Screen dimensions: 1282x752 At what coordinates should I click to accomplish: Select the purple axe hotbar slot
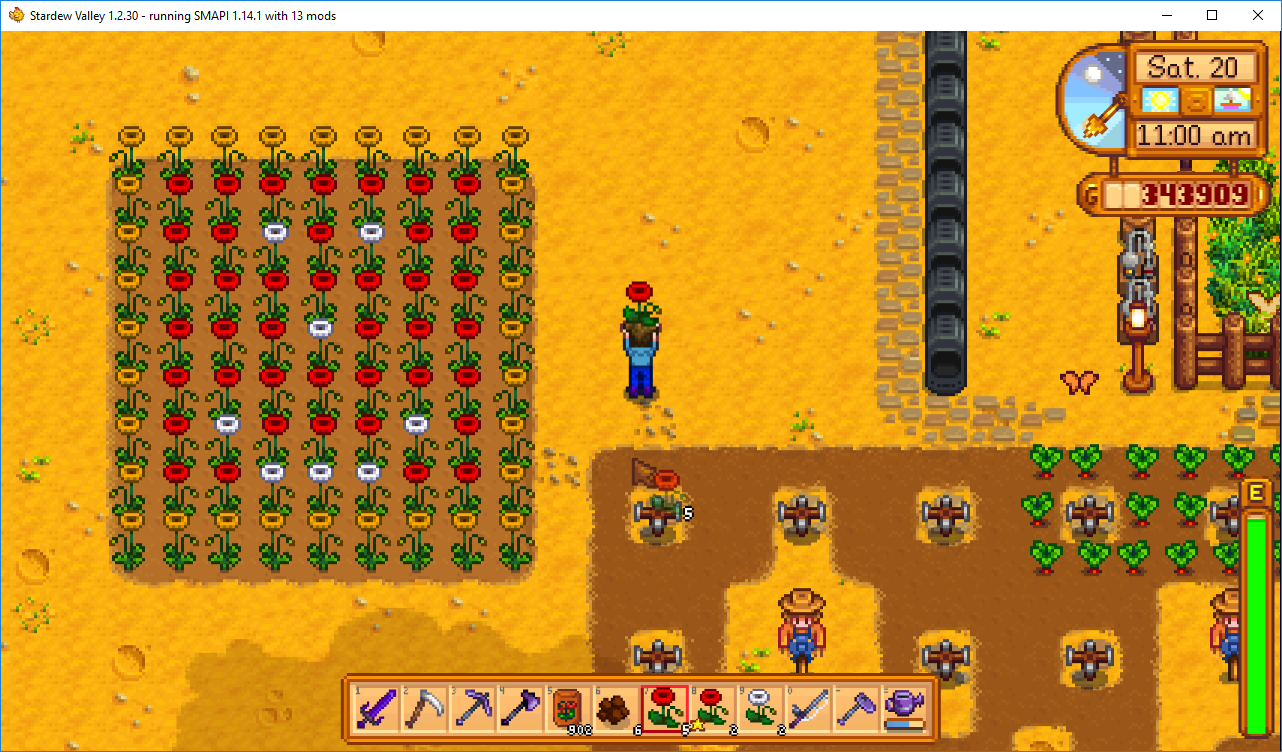point(519,709)
